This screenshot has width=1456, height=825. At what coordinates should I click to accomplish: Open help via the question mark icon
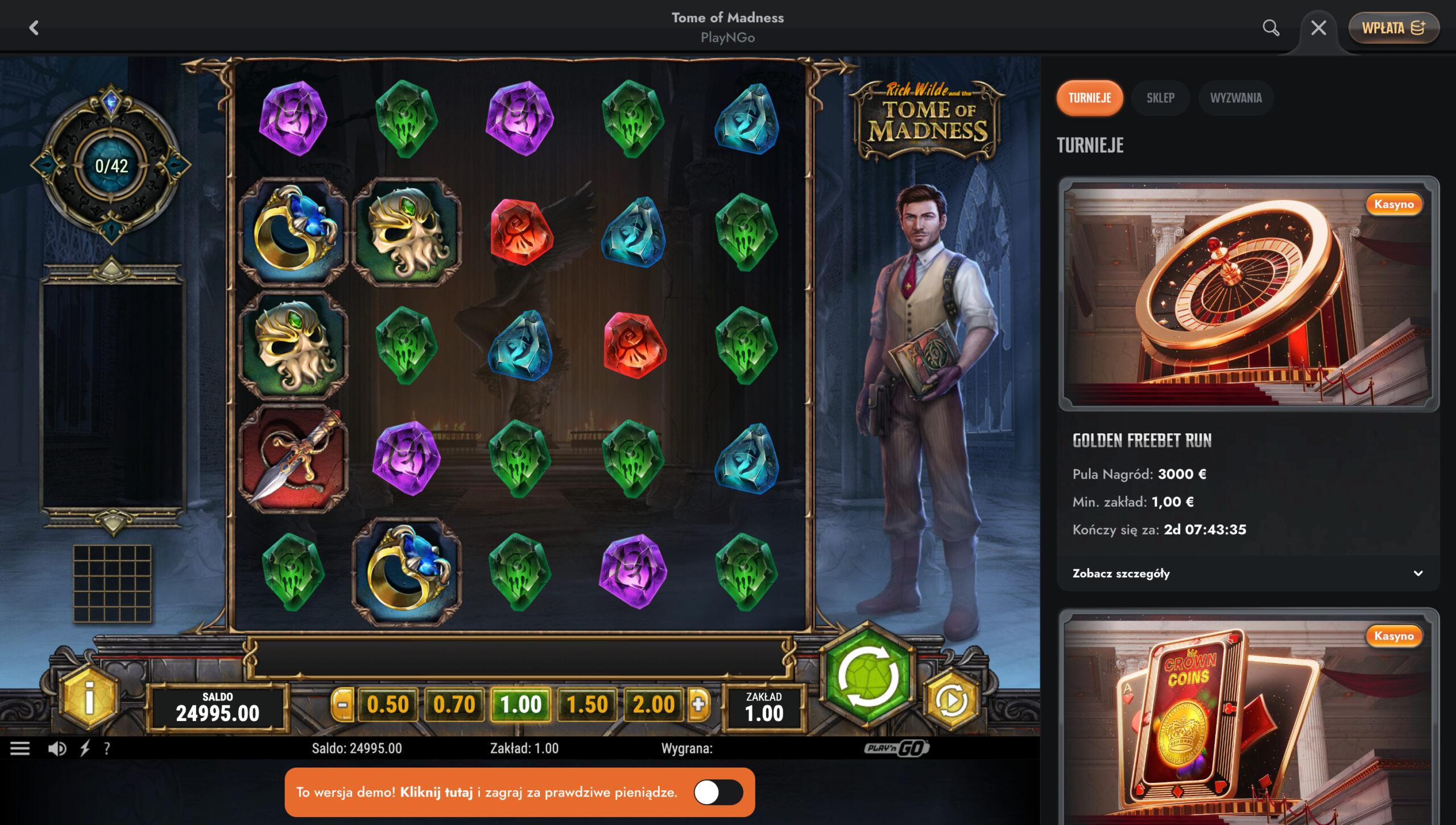[107, 748]
